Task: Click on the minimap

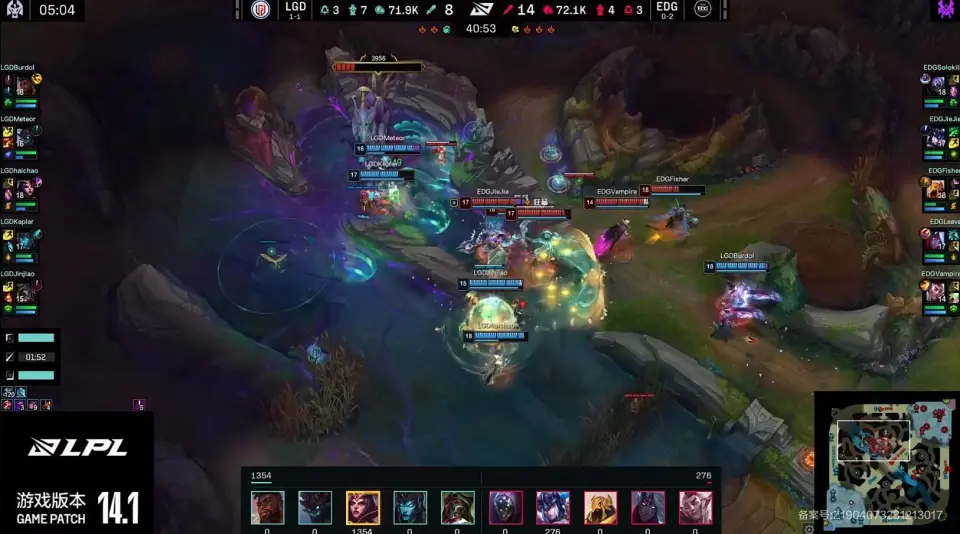Action: coord(884,462)
